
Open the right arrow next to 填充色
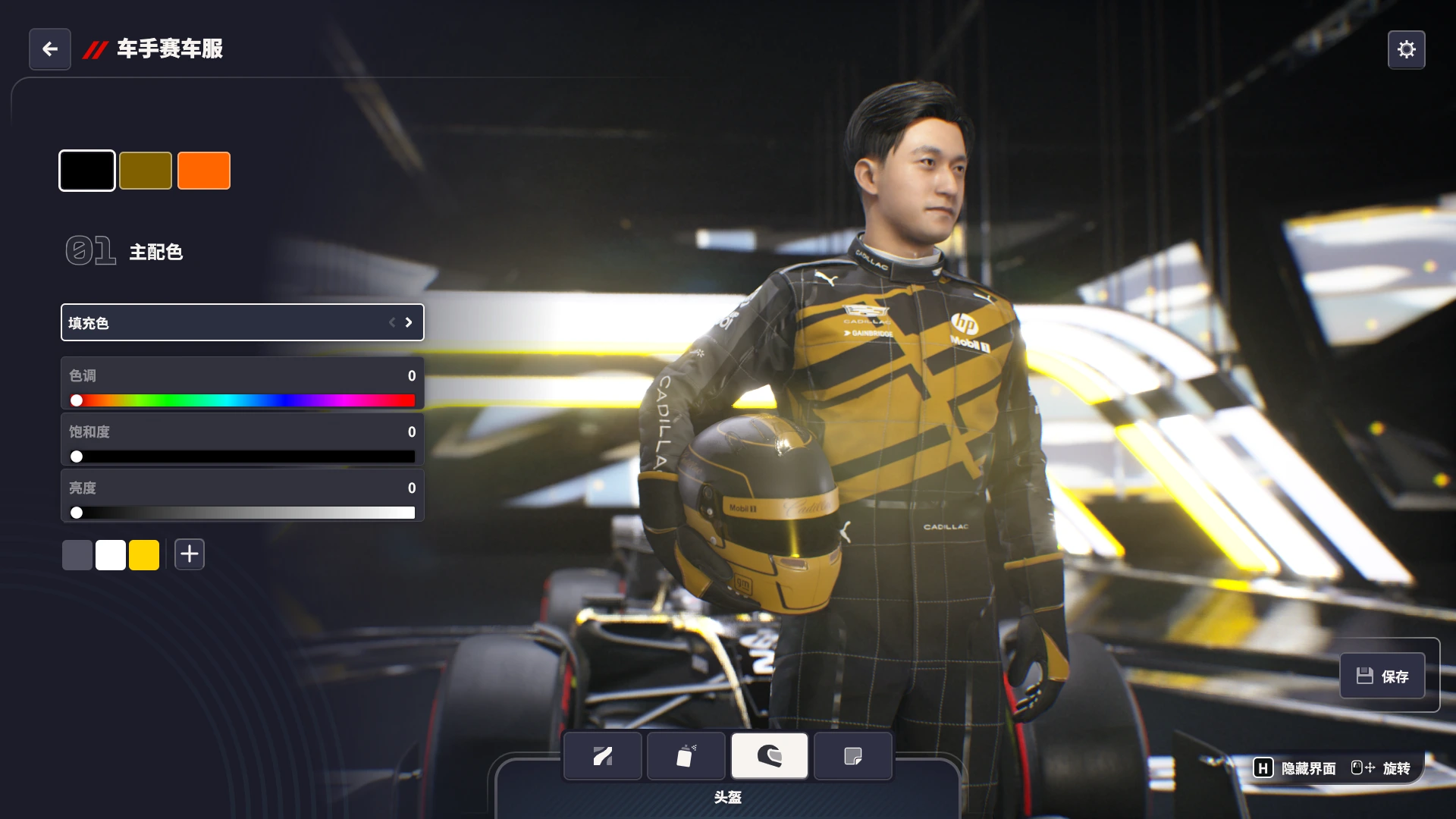pos(408,322)
